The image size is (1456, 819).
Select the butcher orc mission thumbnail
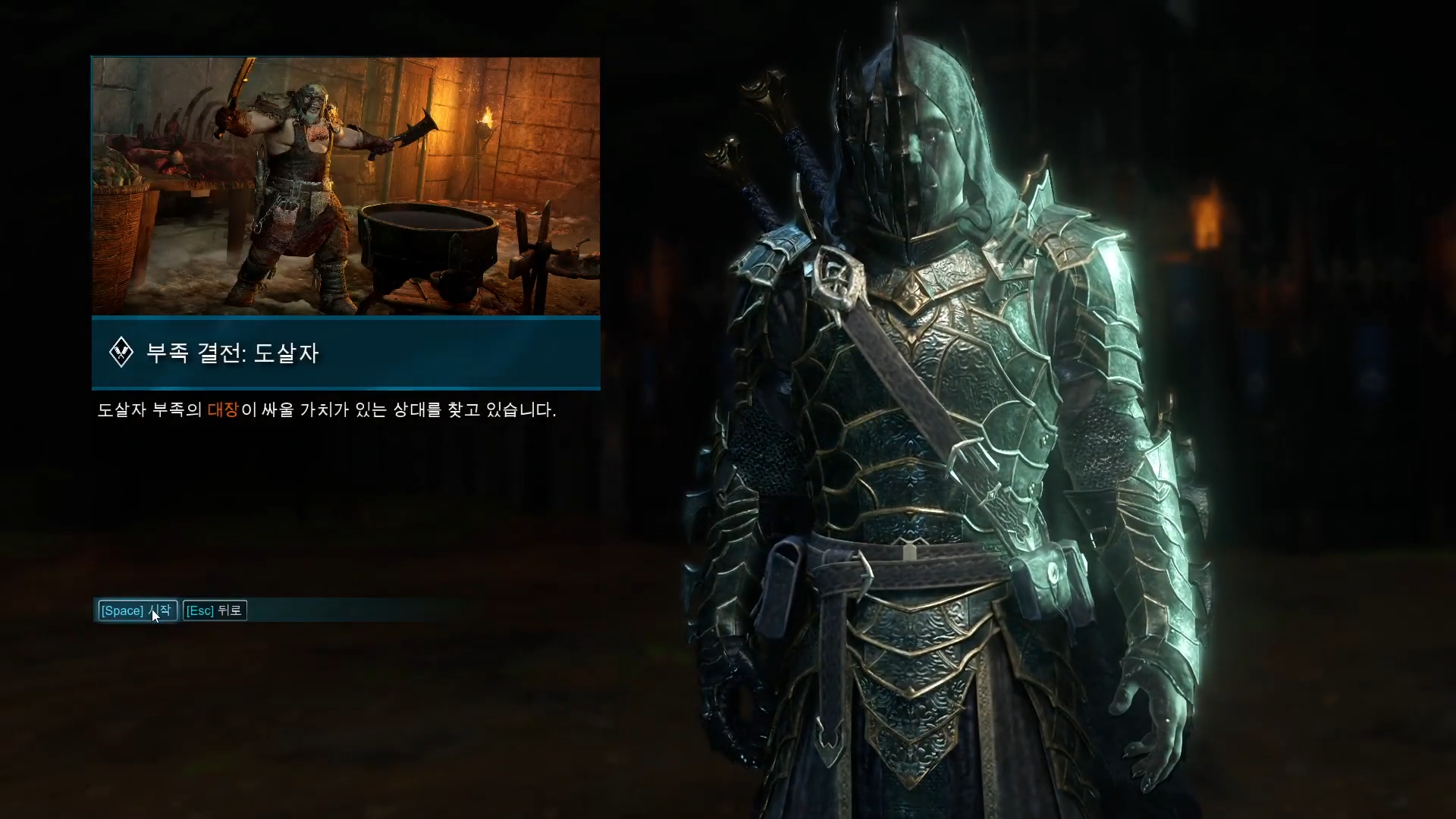click(346, 186)
